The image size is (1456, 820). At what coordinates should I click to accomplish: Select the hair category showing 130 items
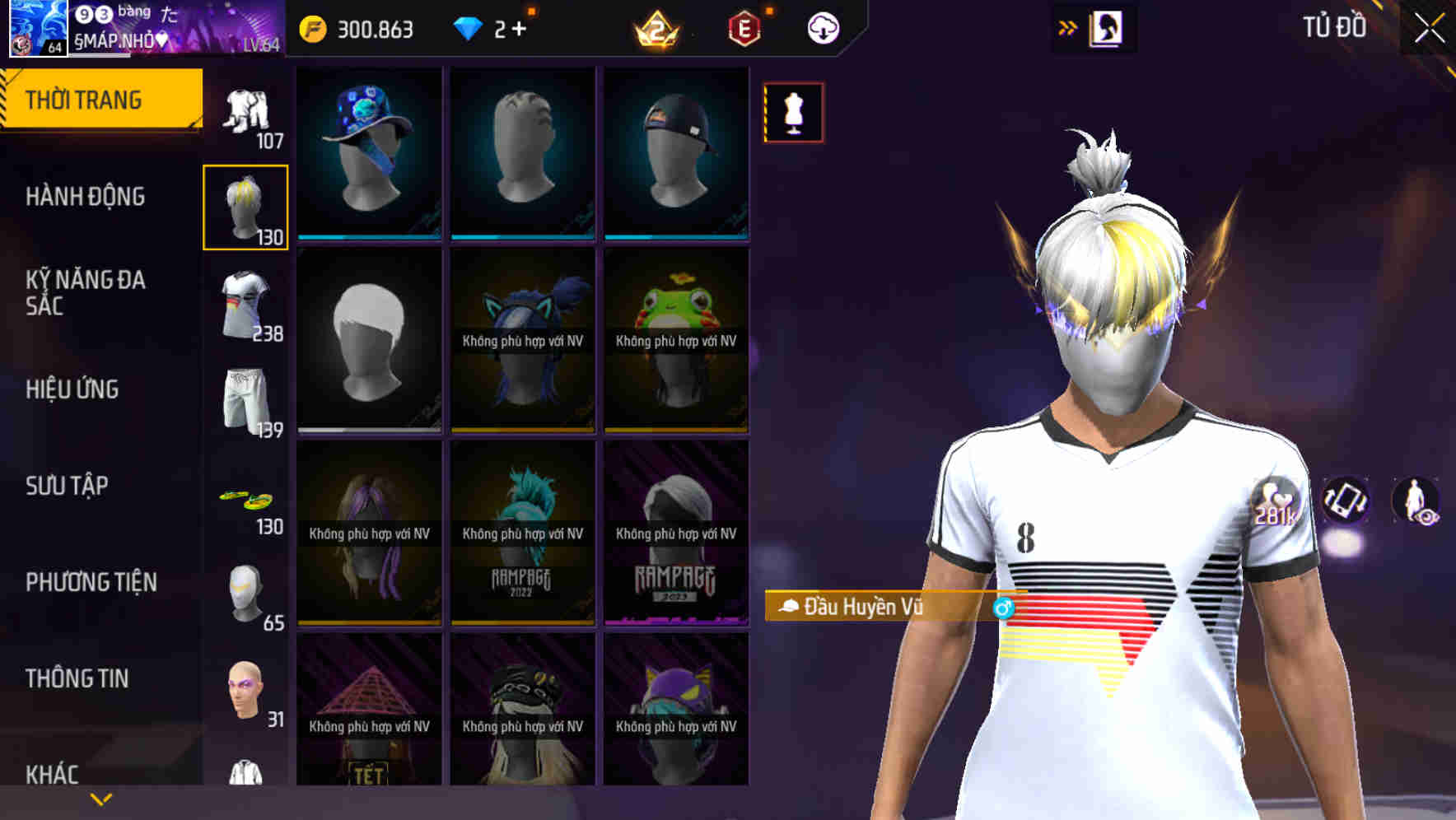point(246,206)
